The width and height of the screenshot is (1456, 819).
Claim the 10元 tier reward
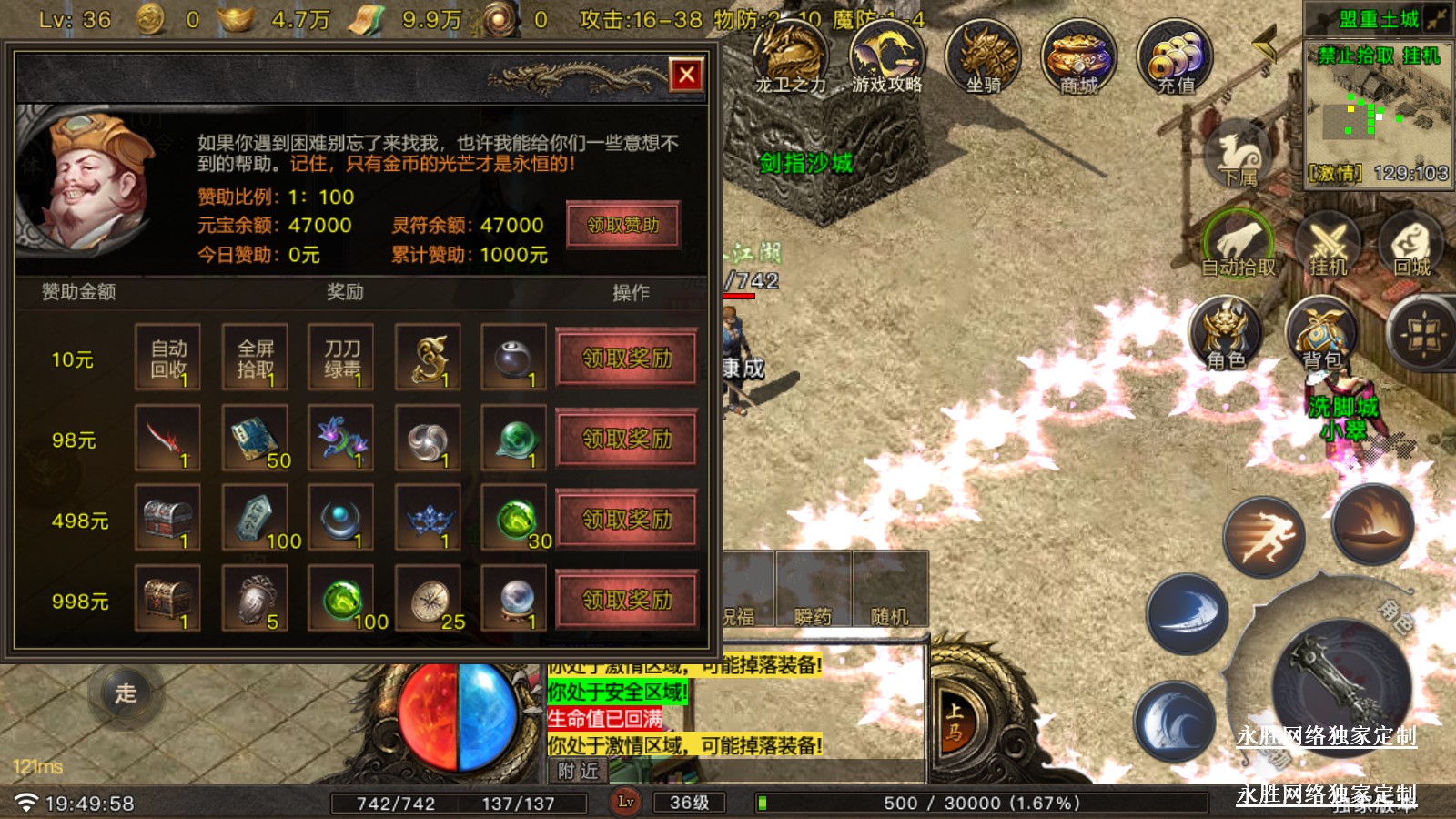pyautogui.click(x=627, y=359)
